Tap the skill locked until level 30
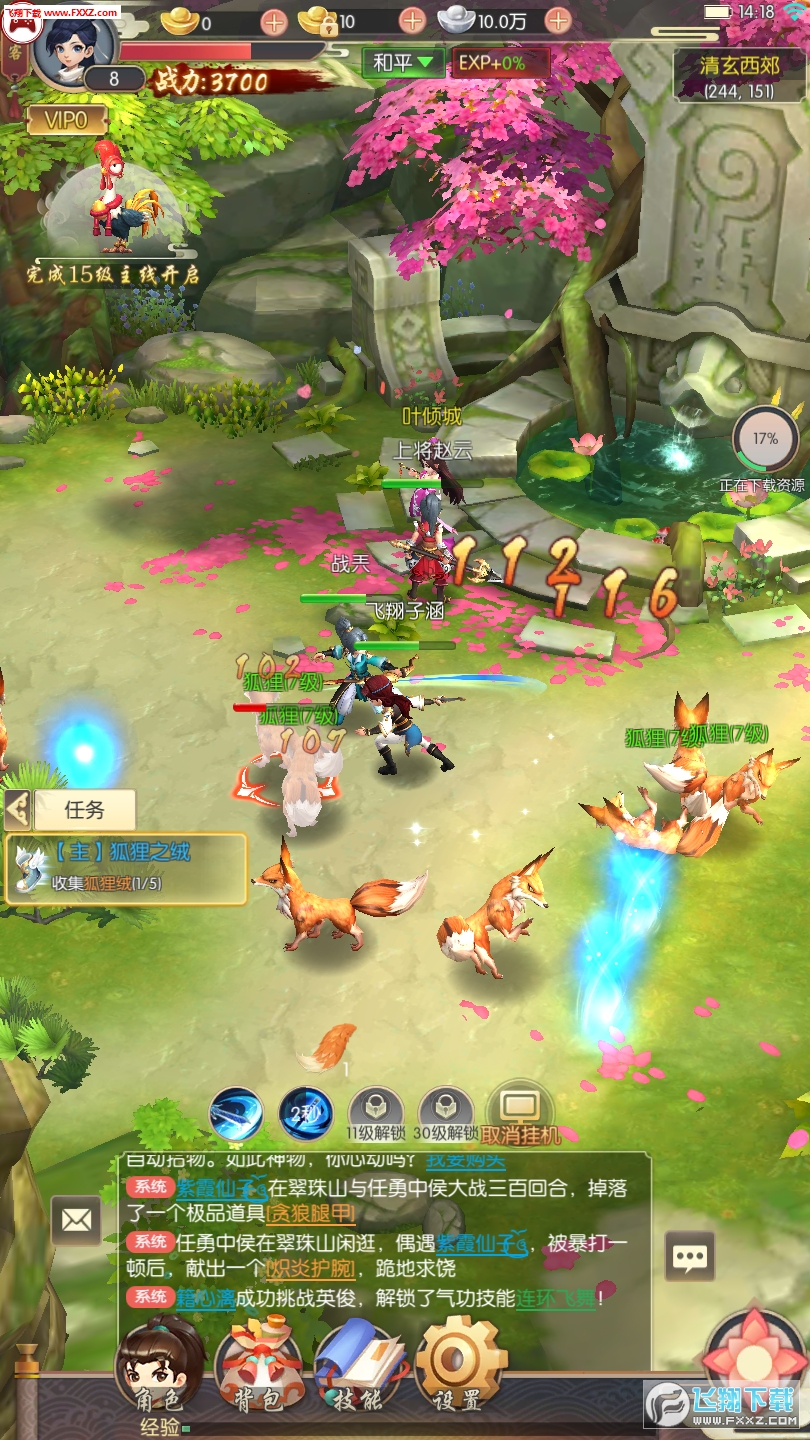 (446, 1112)
